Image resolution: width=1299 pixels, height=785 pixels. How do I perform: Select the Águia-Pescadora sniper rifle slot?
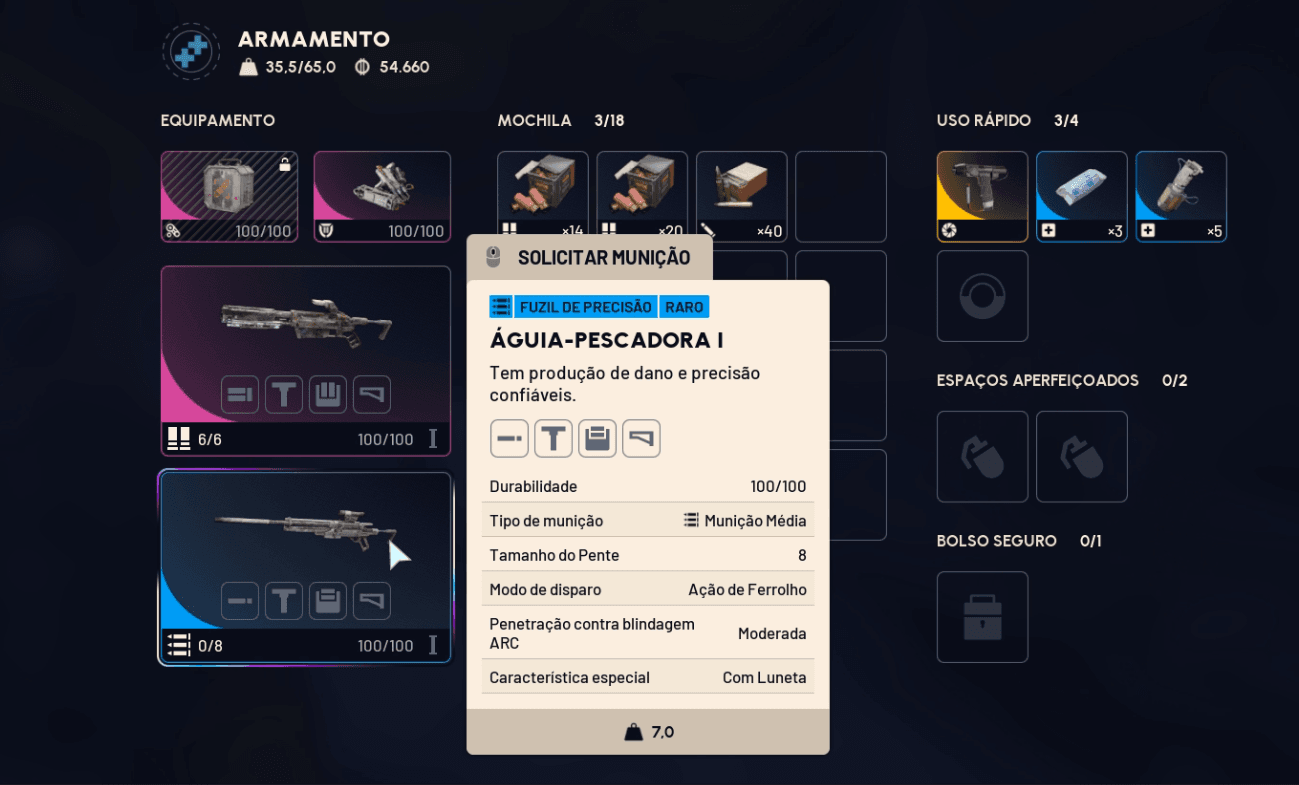[305, 530]
